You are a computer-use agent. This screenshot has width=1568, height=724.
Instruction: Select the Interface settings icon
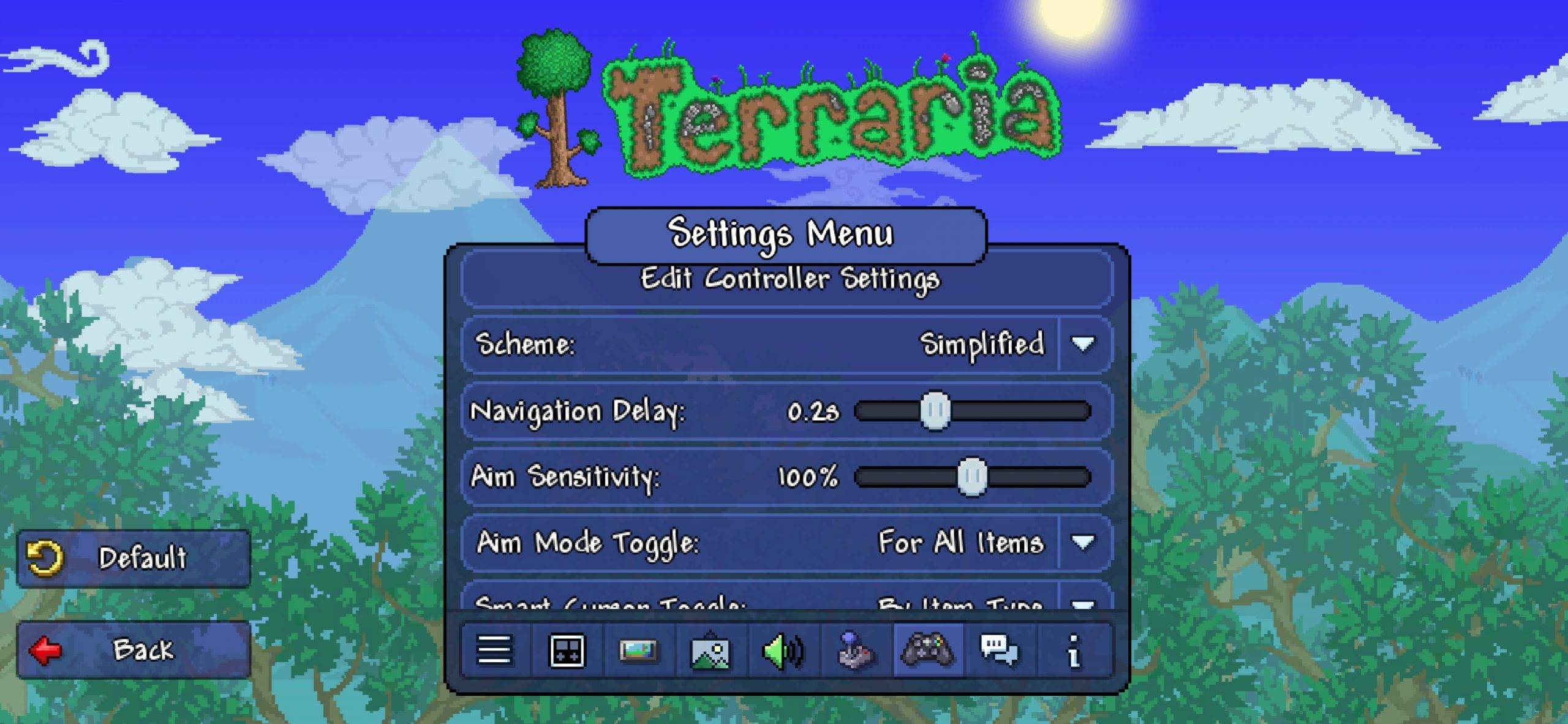pyautogui.click(x=567, y=651)
